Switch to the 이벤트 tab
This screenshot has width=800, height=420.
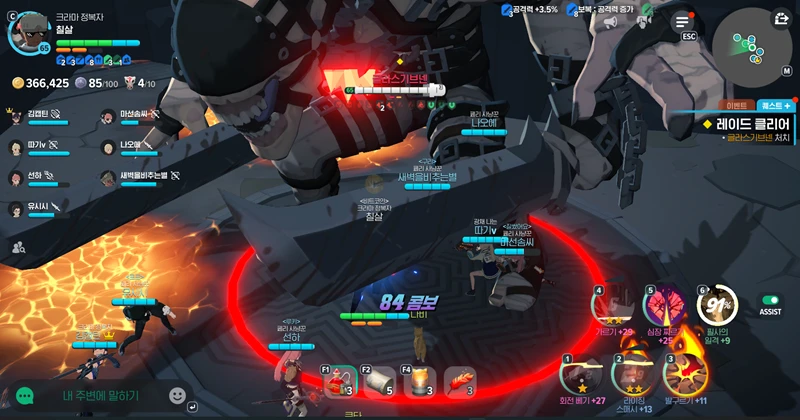[x=737, y=105]
